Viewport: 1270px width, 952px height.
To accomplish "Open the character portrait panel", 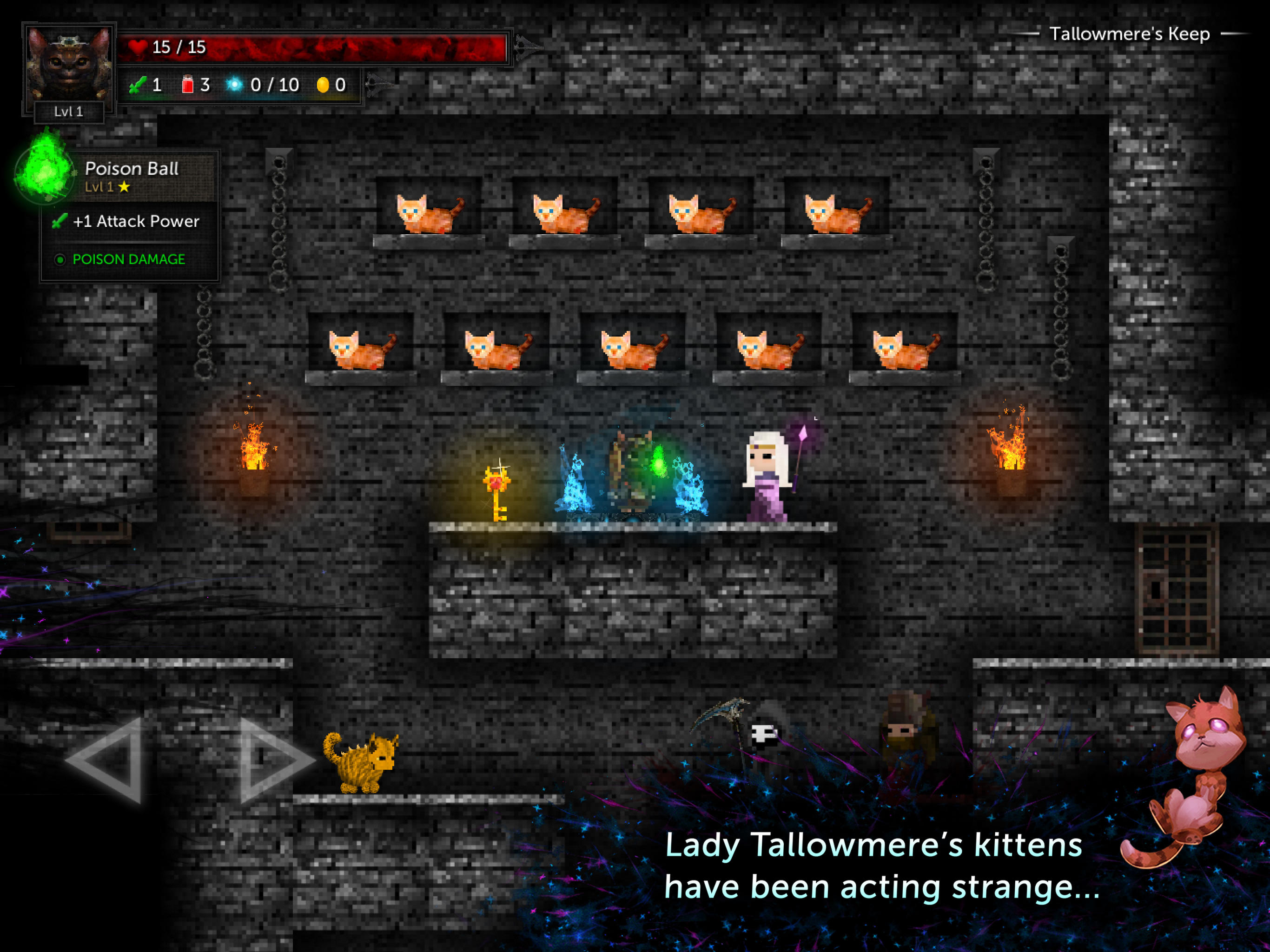I will (69, 61).
